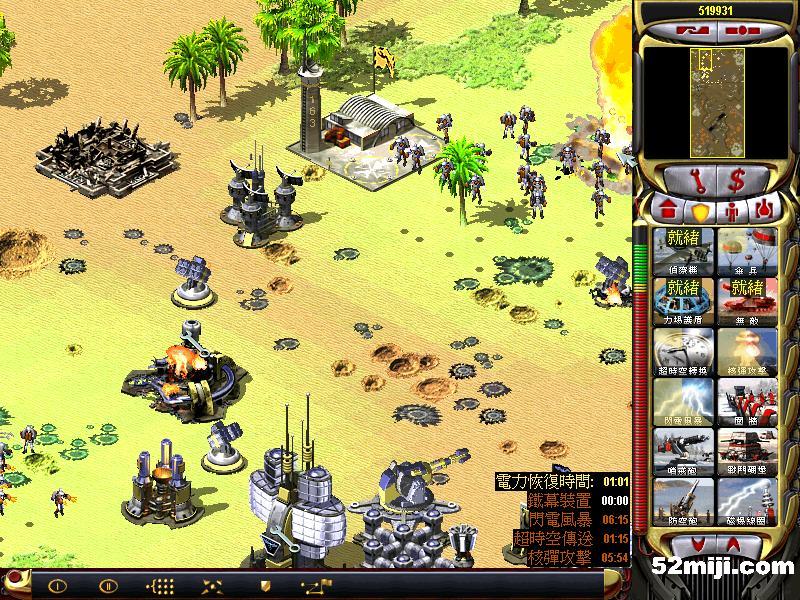Switch to the shield defenses tab
The width and height of the screenshot is (800, 600).
coord(699,211)
